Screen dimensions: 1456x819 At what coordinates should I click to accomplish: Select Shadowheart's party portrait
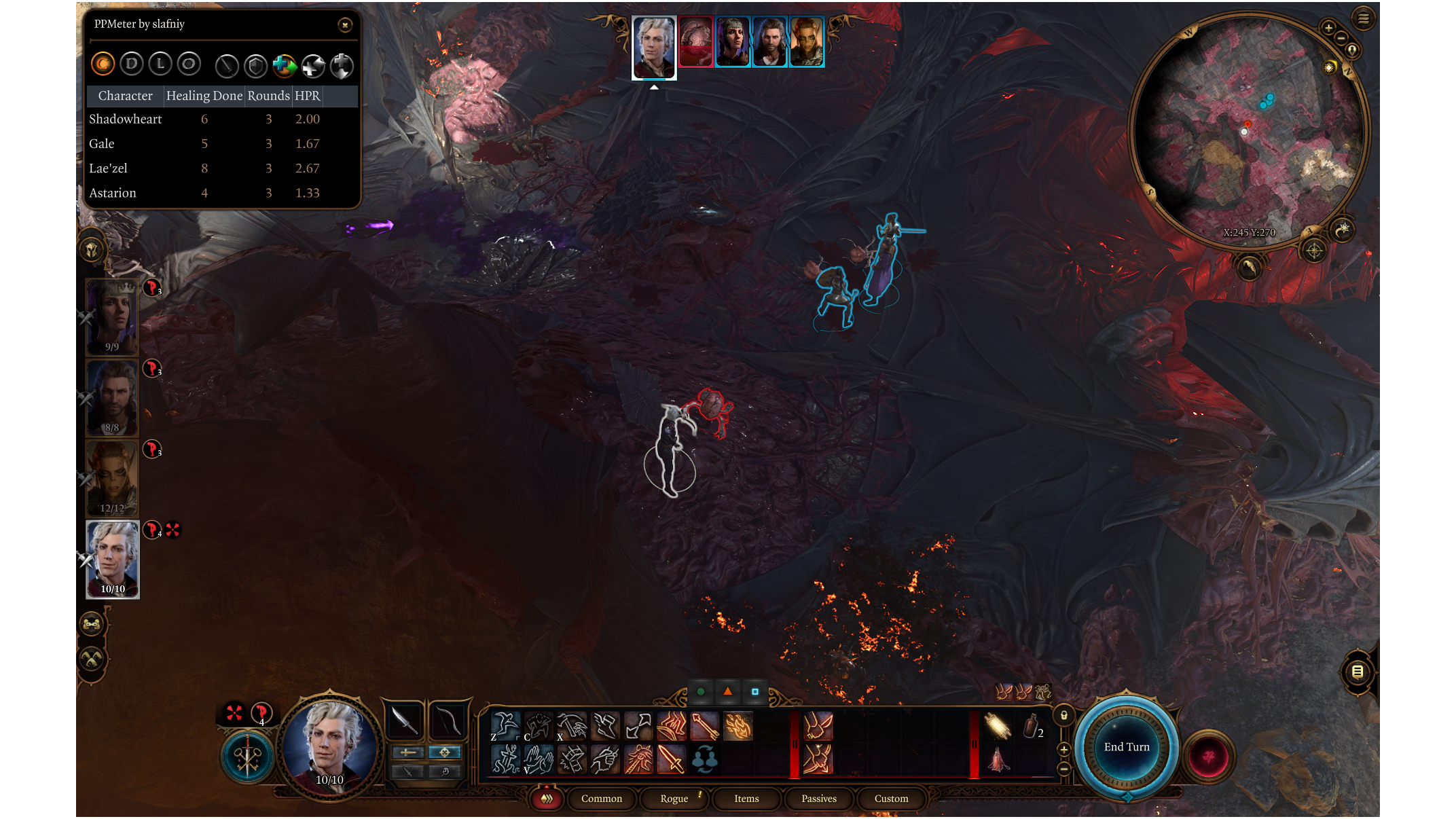click(112, 316)
